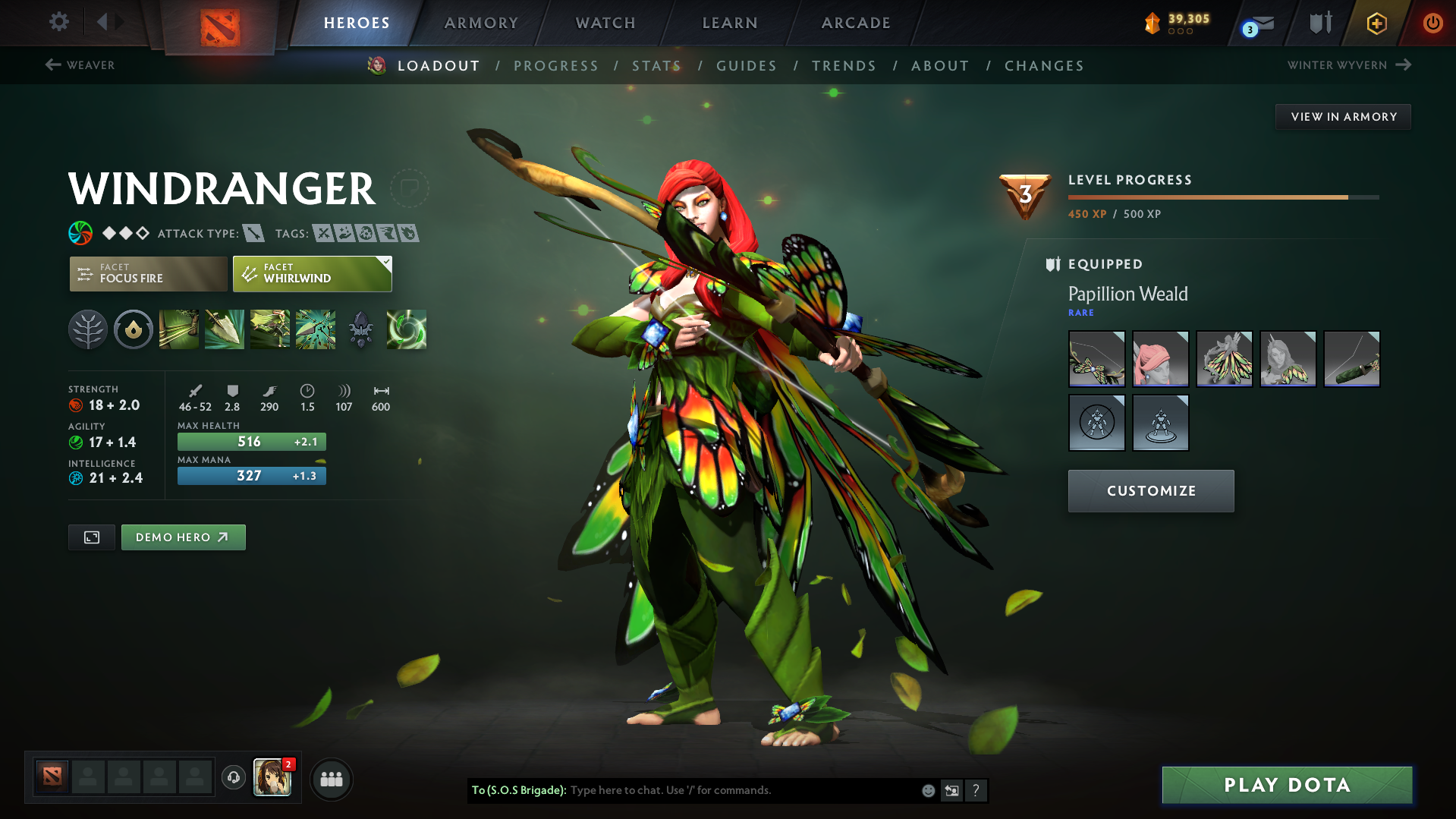Click View in Armory button
Screen dimensions: 1456x819
1343,117
